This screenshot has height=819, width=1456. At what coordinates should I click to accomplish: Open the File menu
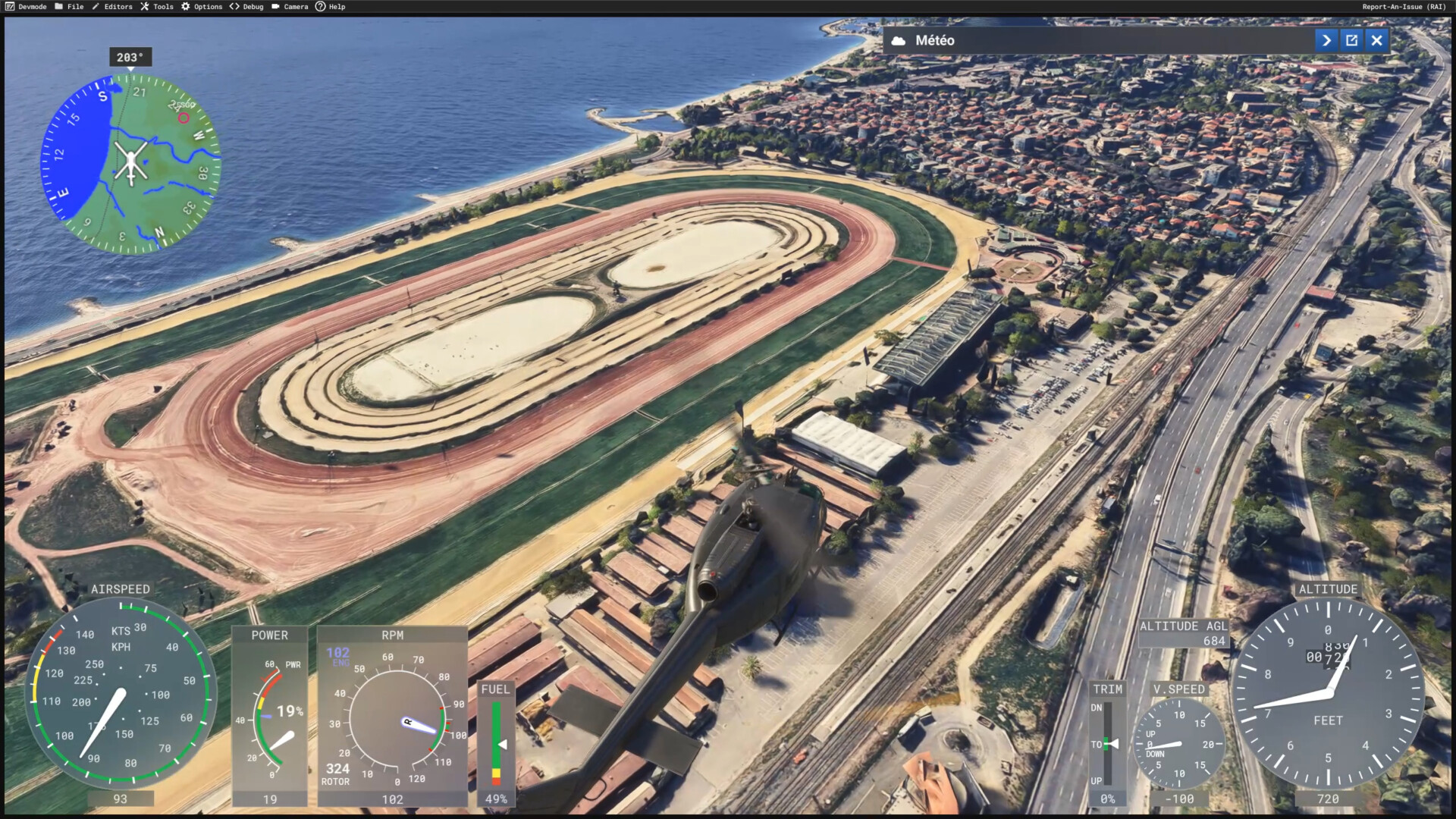tap(69, 7)
